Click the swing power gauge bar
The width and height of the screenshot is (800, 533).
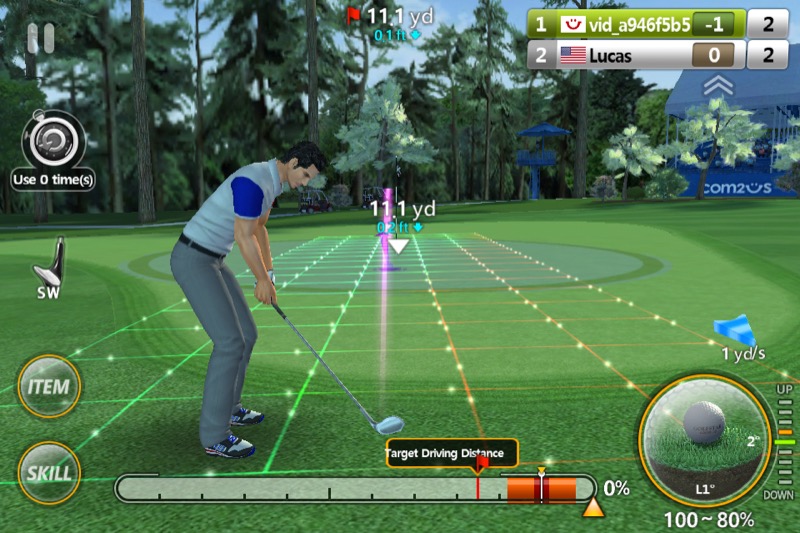[x=355, y=489]
